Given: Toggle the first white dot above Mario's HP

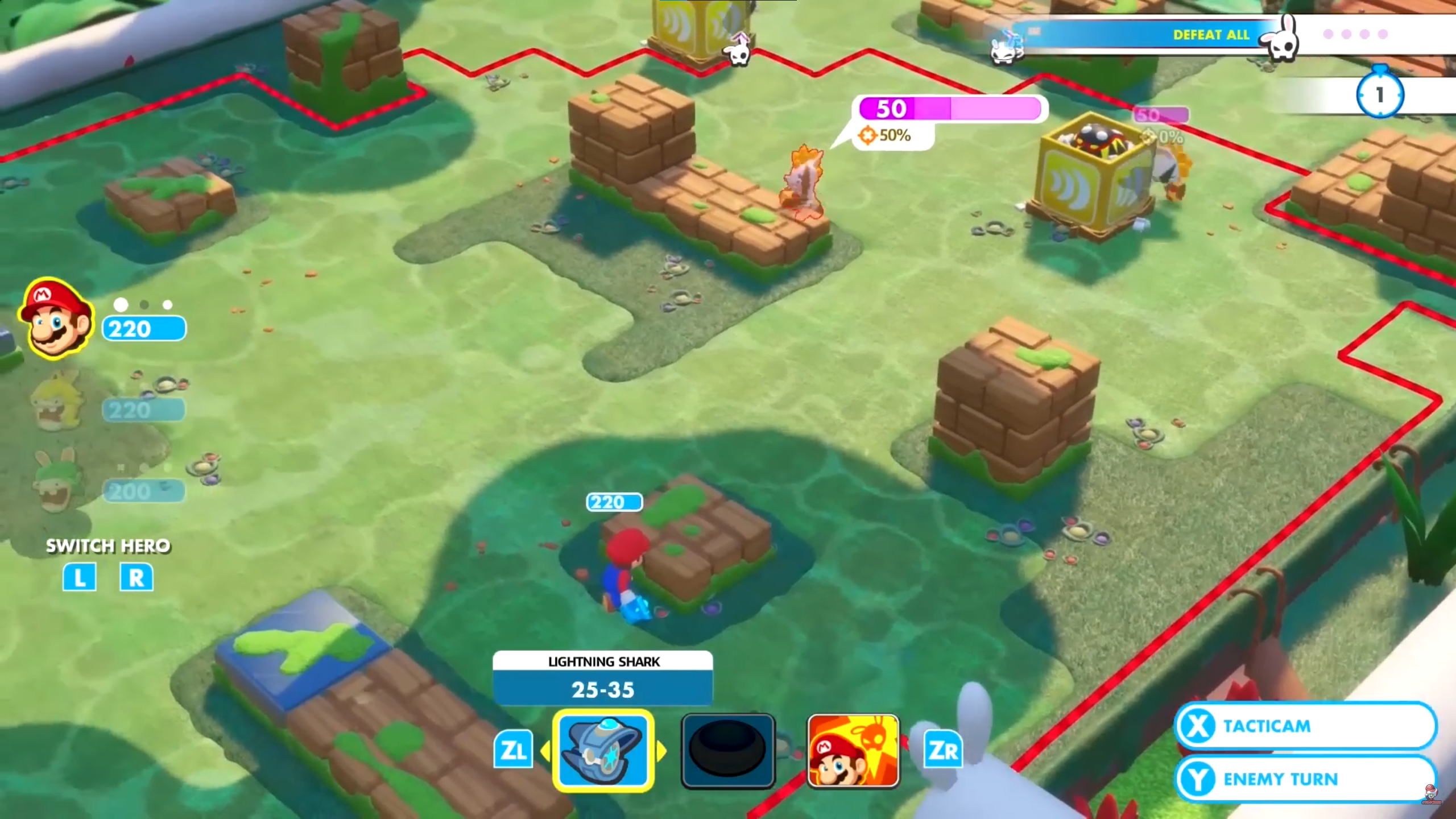Looking at the screenshot, I should (x=120, y=304).
